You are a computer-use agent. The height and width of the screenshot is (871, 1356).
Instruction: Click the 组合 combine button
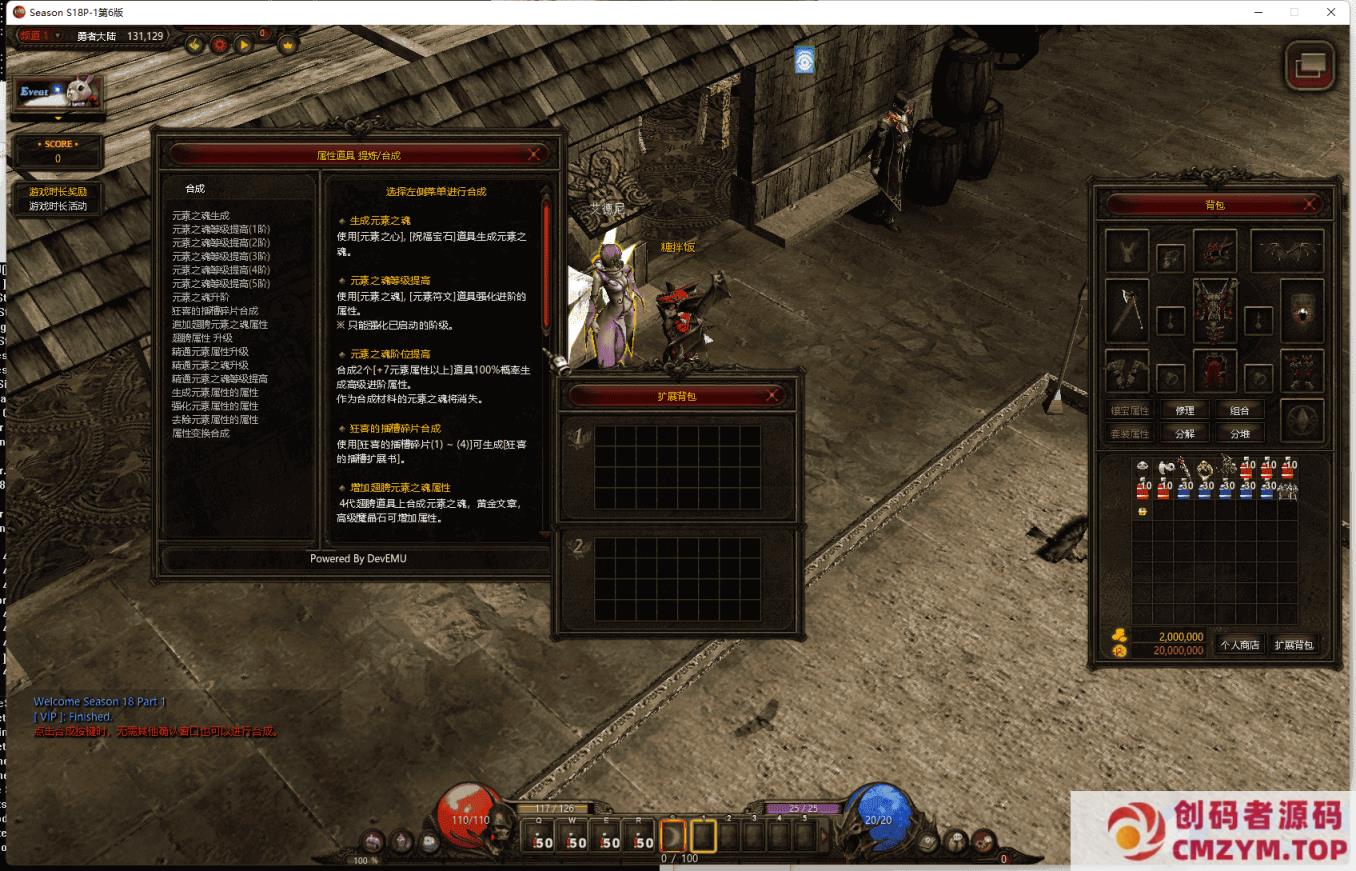point(1240,410)
